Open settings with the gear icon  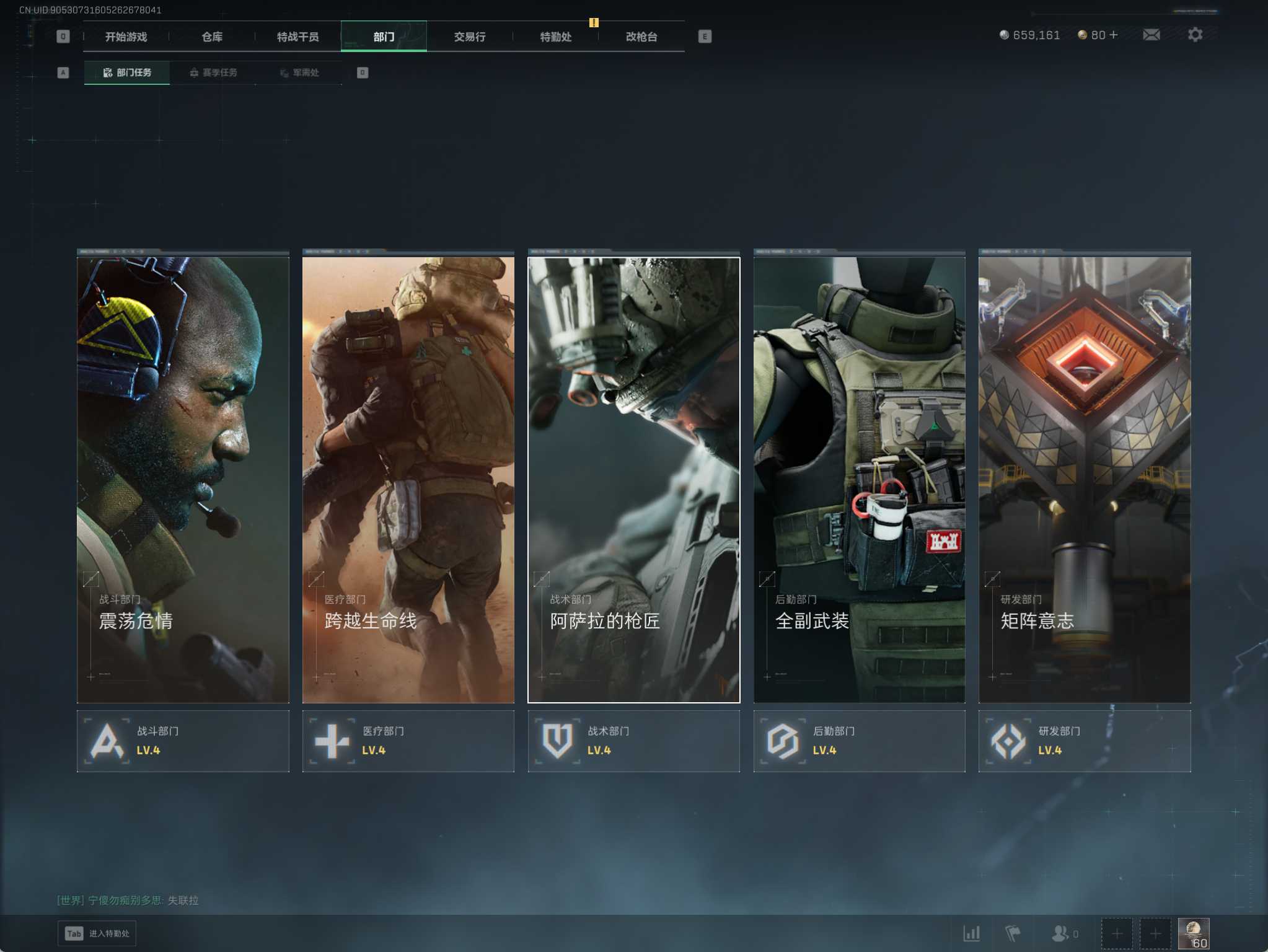coord(1195,35)
